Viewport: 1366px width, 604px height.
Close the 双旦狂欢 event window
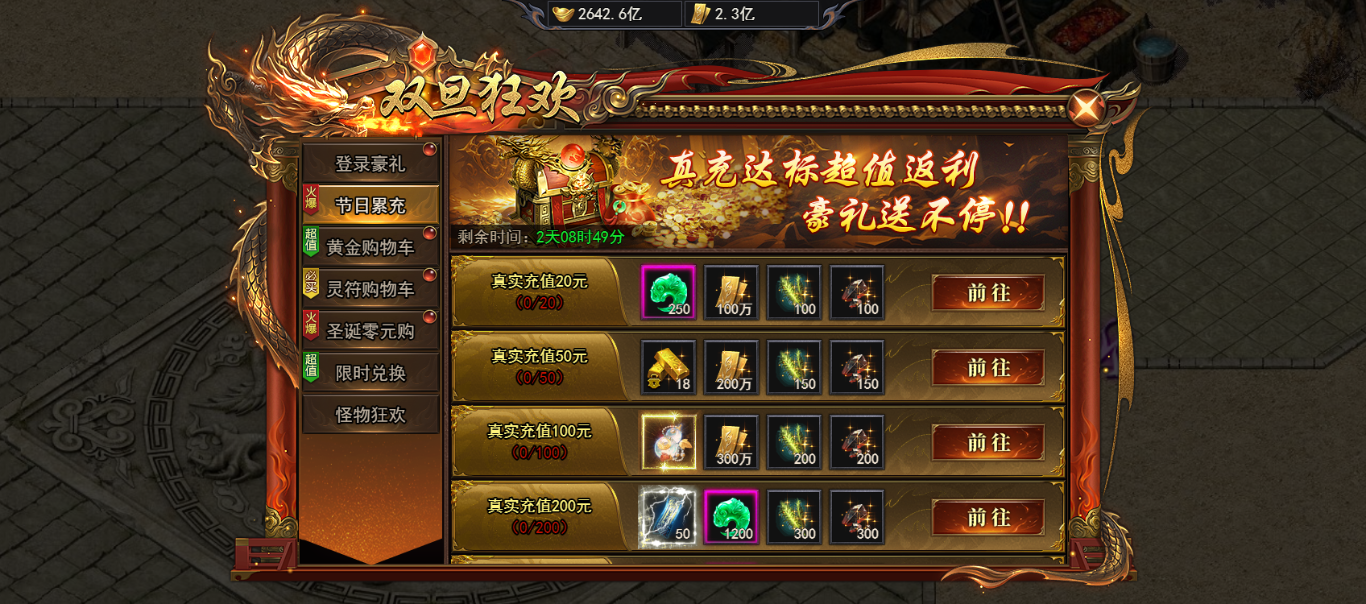[x=1085, y=108]
